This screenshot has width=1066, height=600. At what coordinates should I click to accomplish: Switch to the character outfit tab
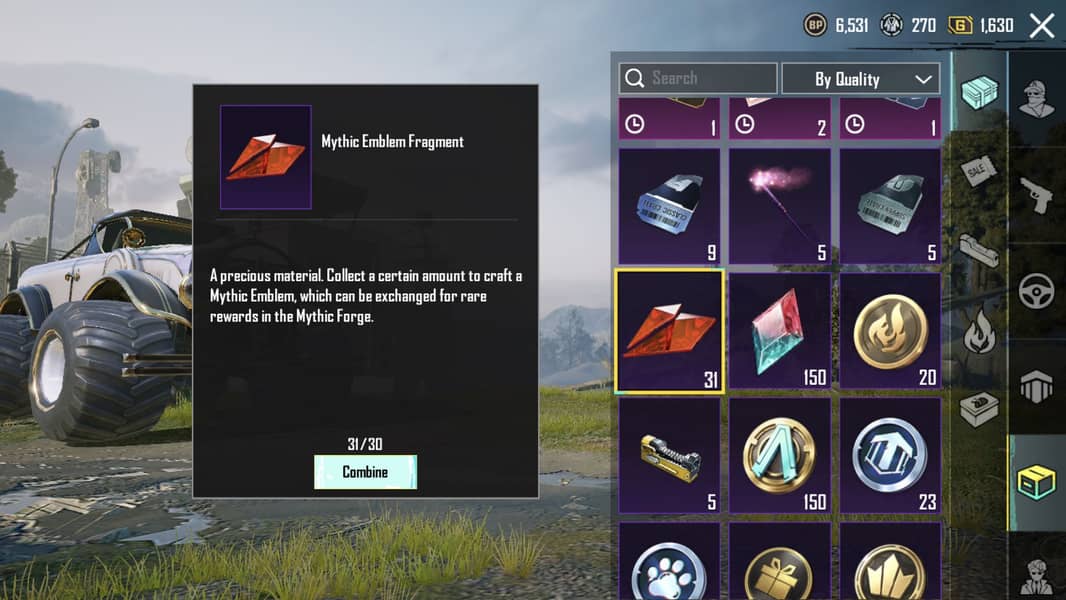1037,98
